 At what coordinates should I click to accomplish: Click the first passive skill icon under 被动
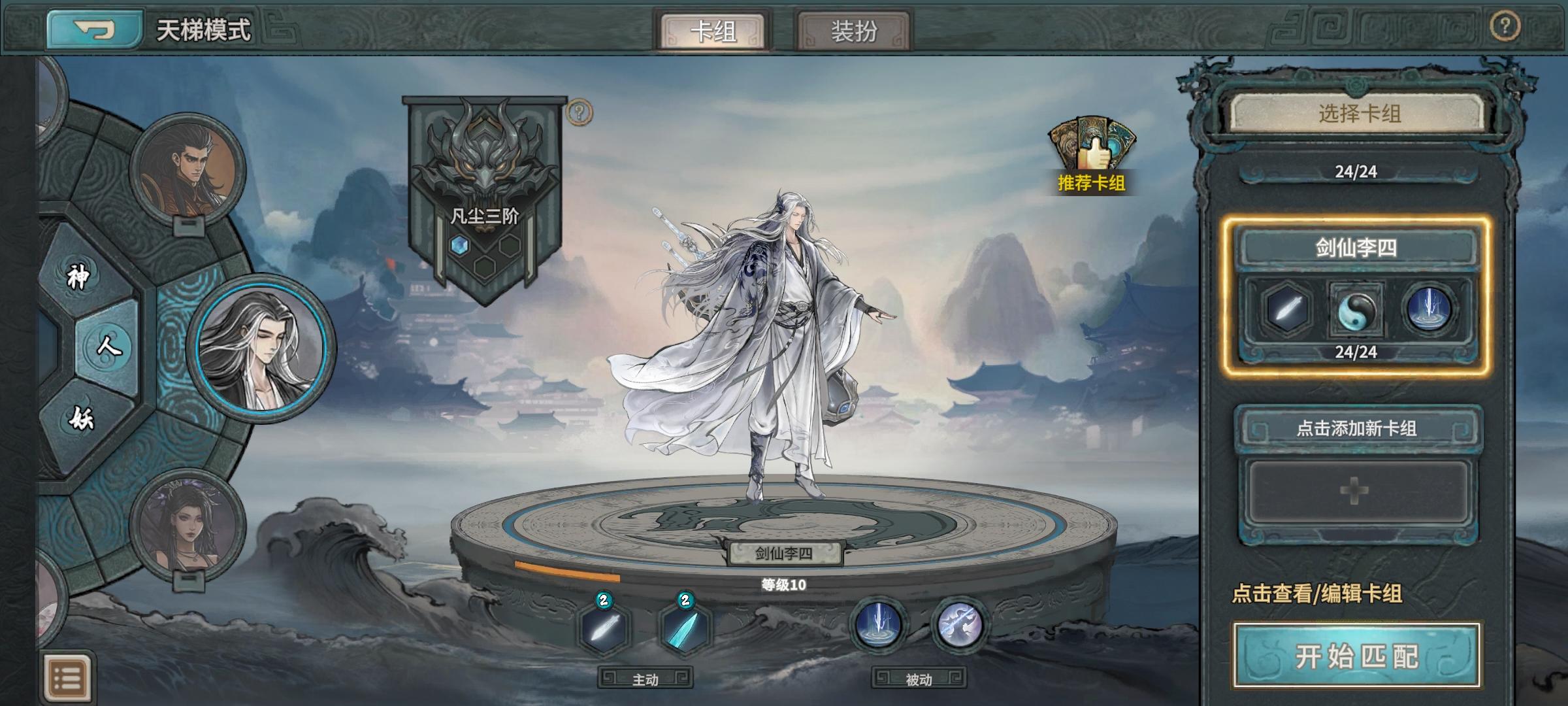click(880, 624)
